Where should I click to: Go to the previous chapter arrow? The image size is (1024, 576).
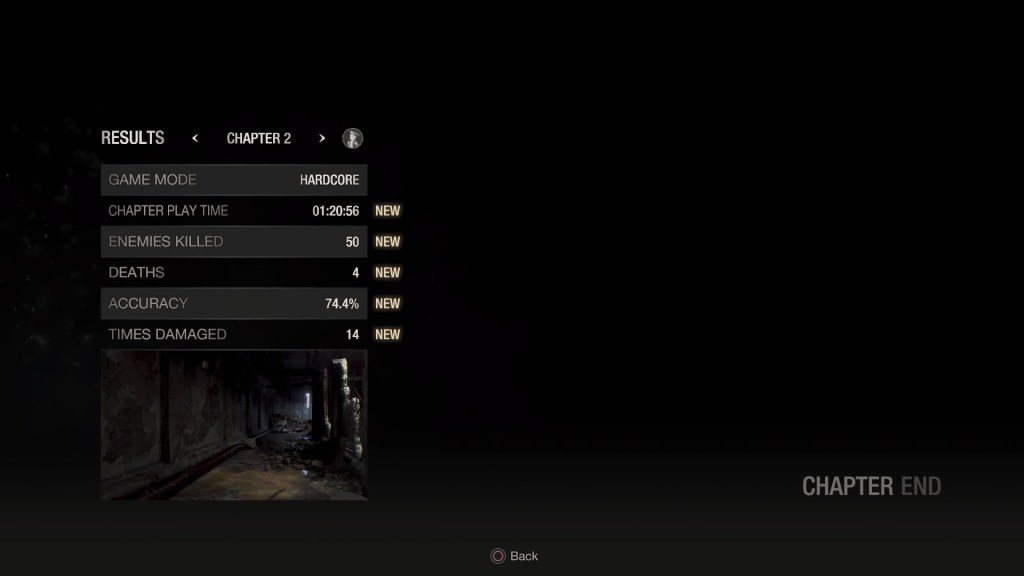[x=195, y=138]
